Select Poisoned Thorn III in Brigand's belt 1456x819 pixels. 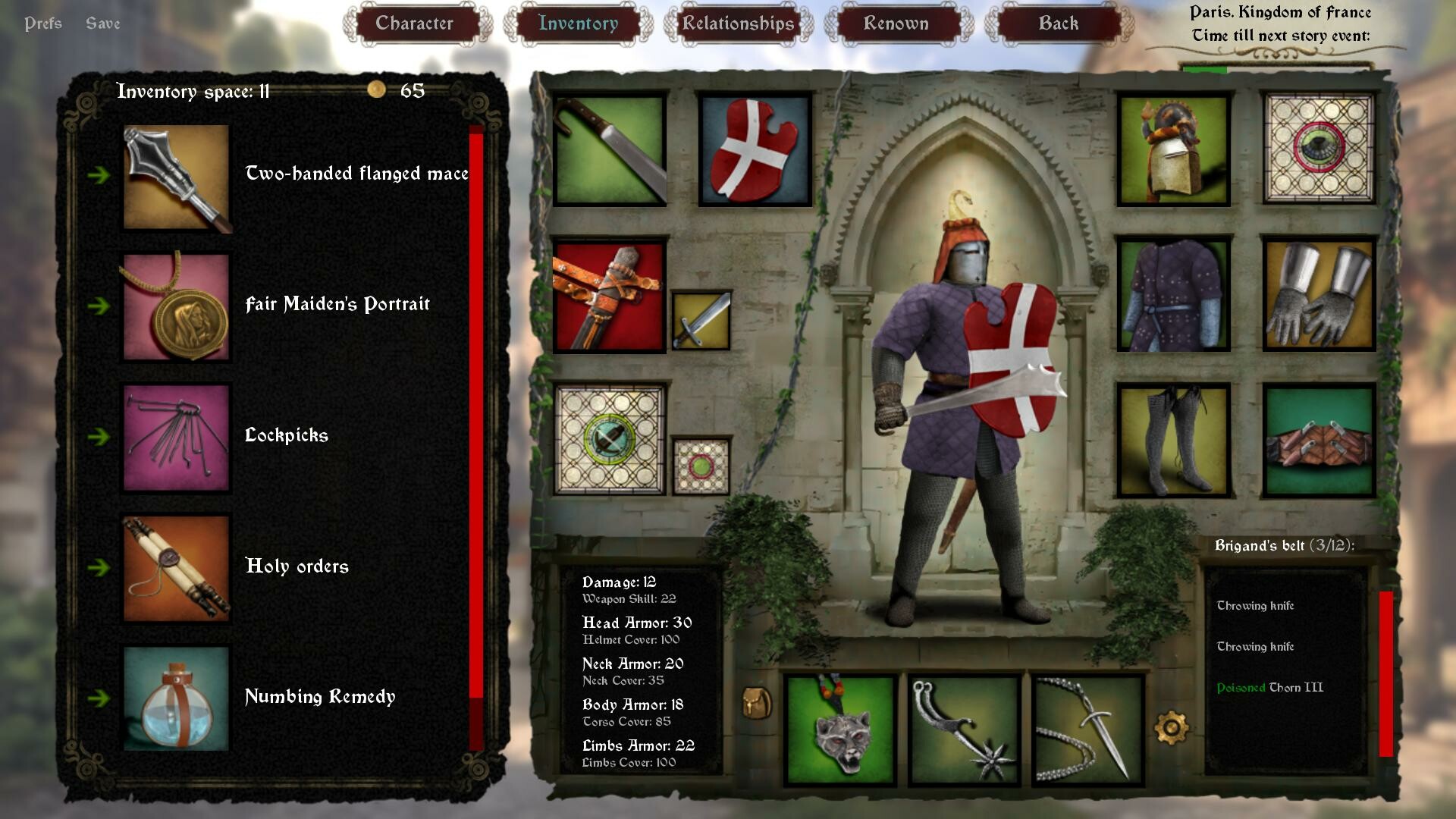1269,686
